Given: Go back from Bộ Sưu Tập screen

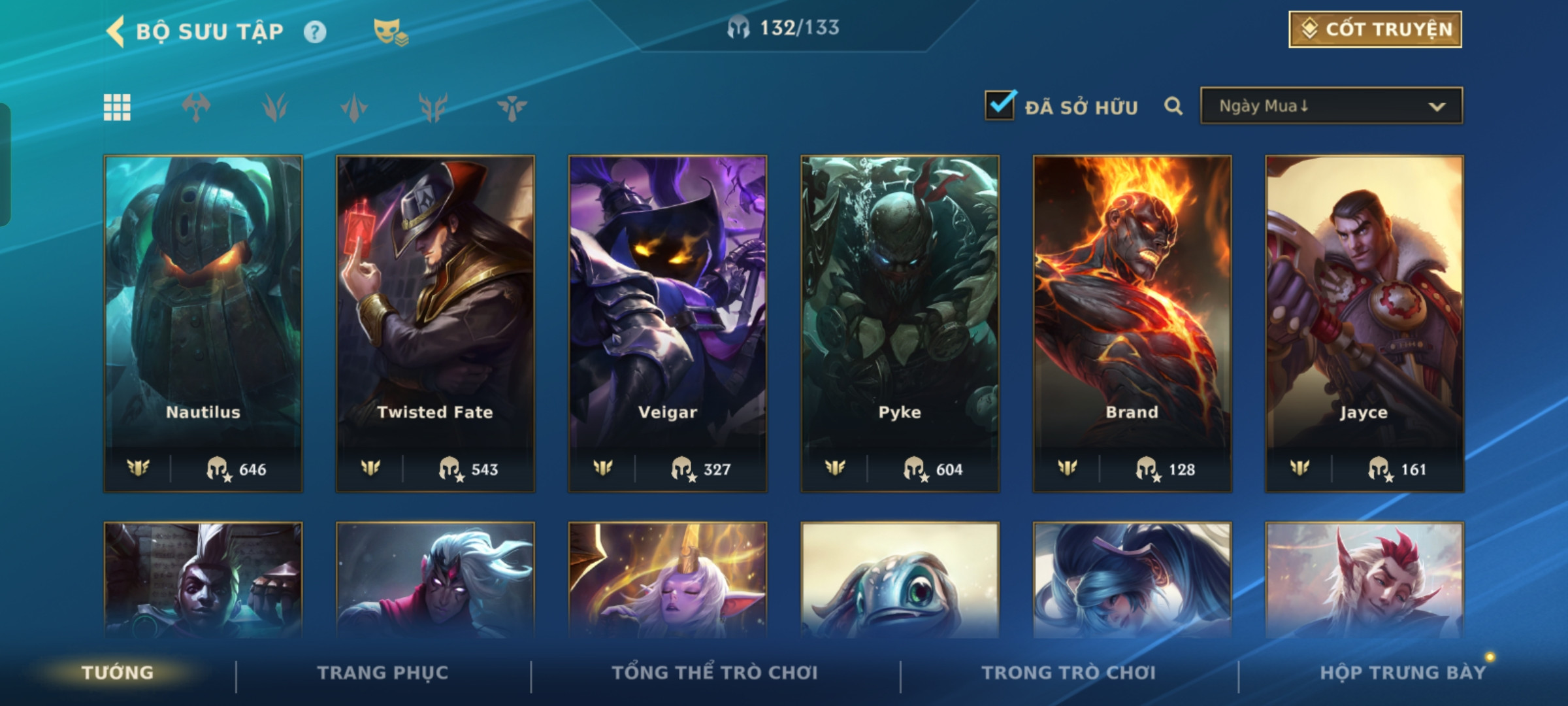Looking at the screenshot, I should [116, 31].
